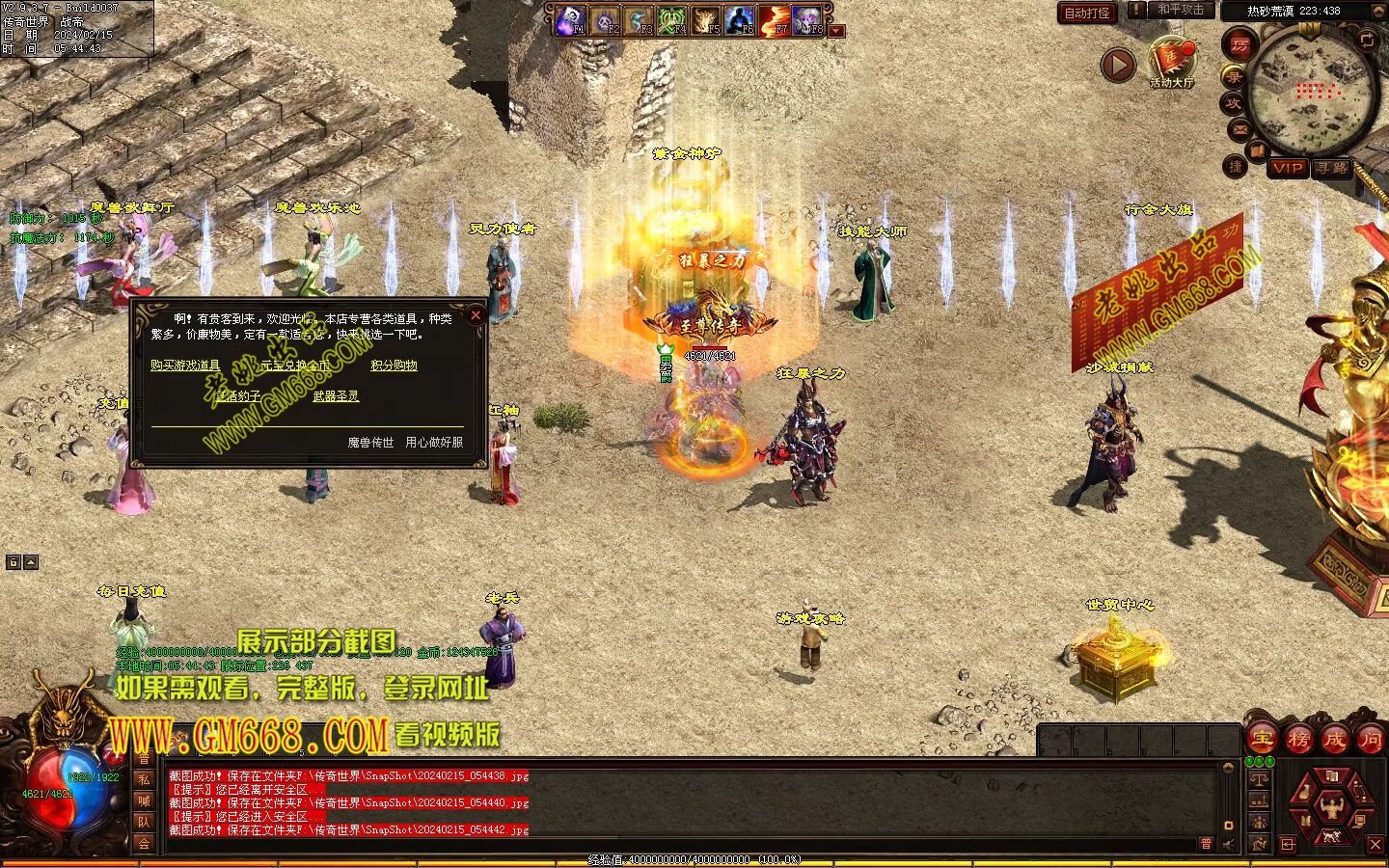Toggle the 自动打怪 auto-fight button
Screen dimensions: 1389x868
pos(1087,13)
